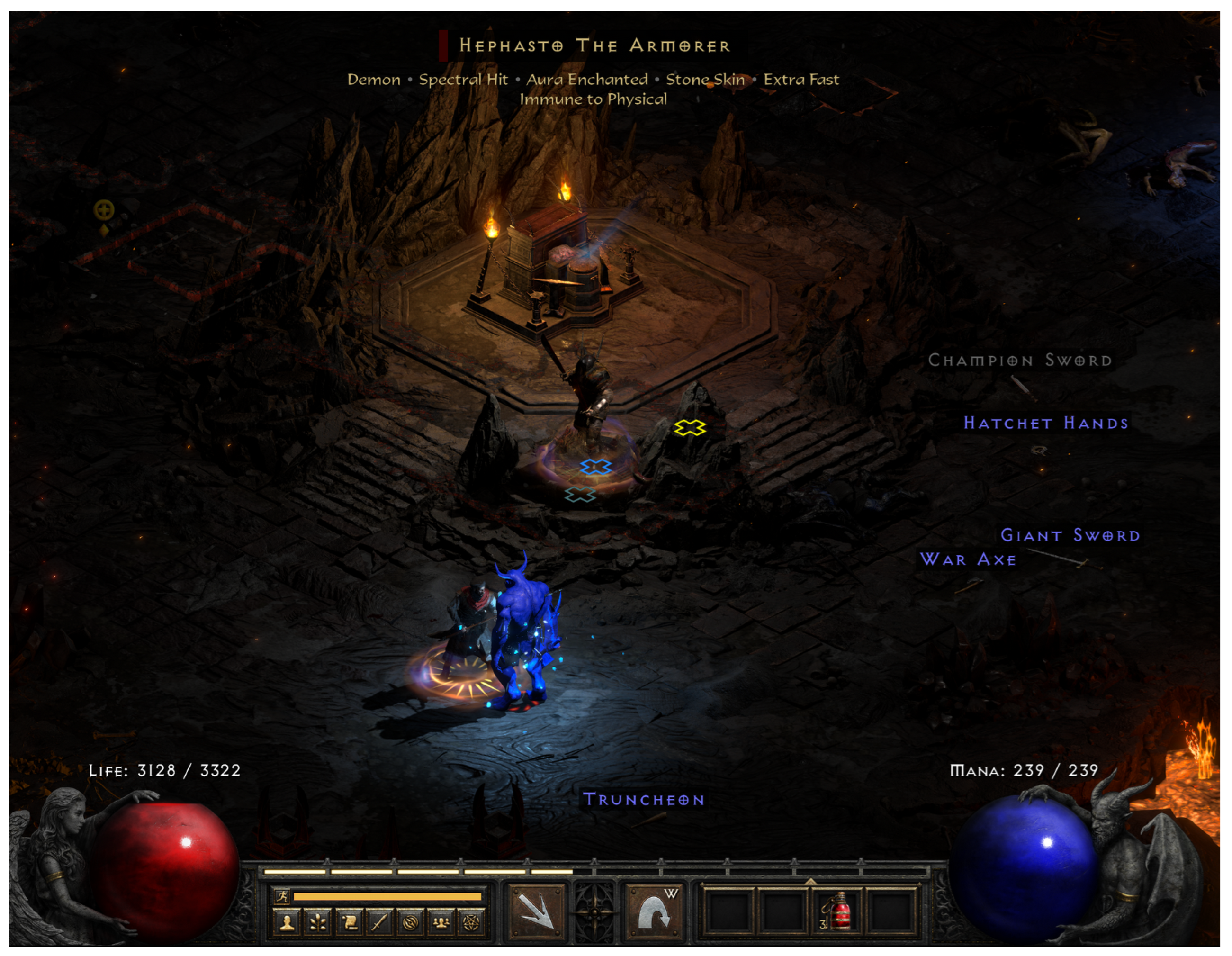Viewport: 1232px width, 956px height.
Task: Pick up the War Axe label
Action: (968, 560)
